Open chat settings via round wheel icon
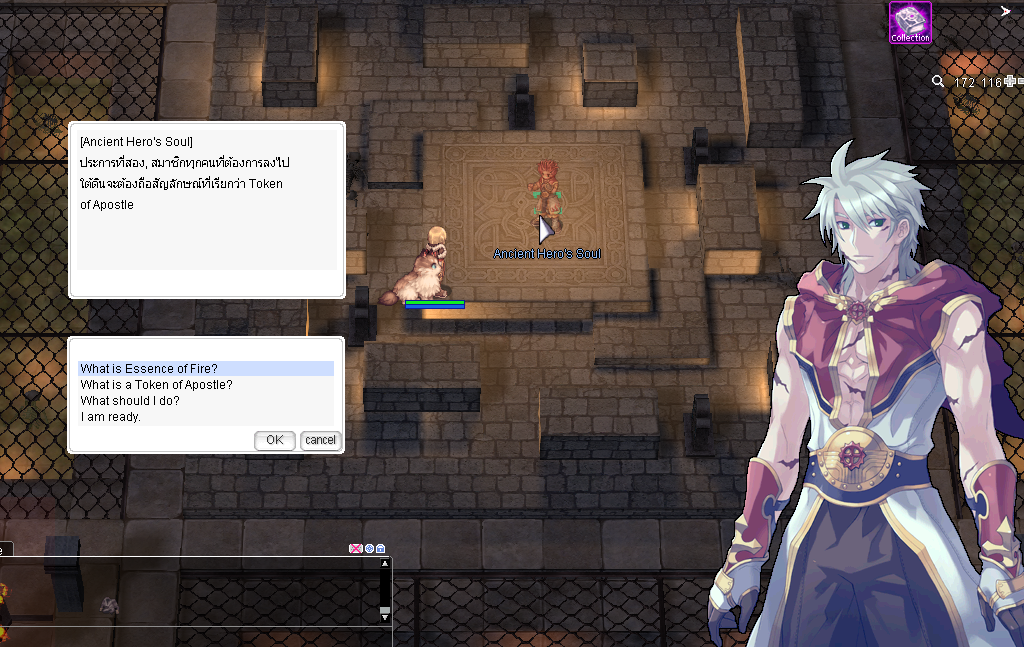Screen dimensions: 1024x647 click(x=369, y=549)
